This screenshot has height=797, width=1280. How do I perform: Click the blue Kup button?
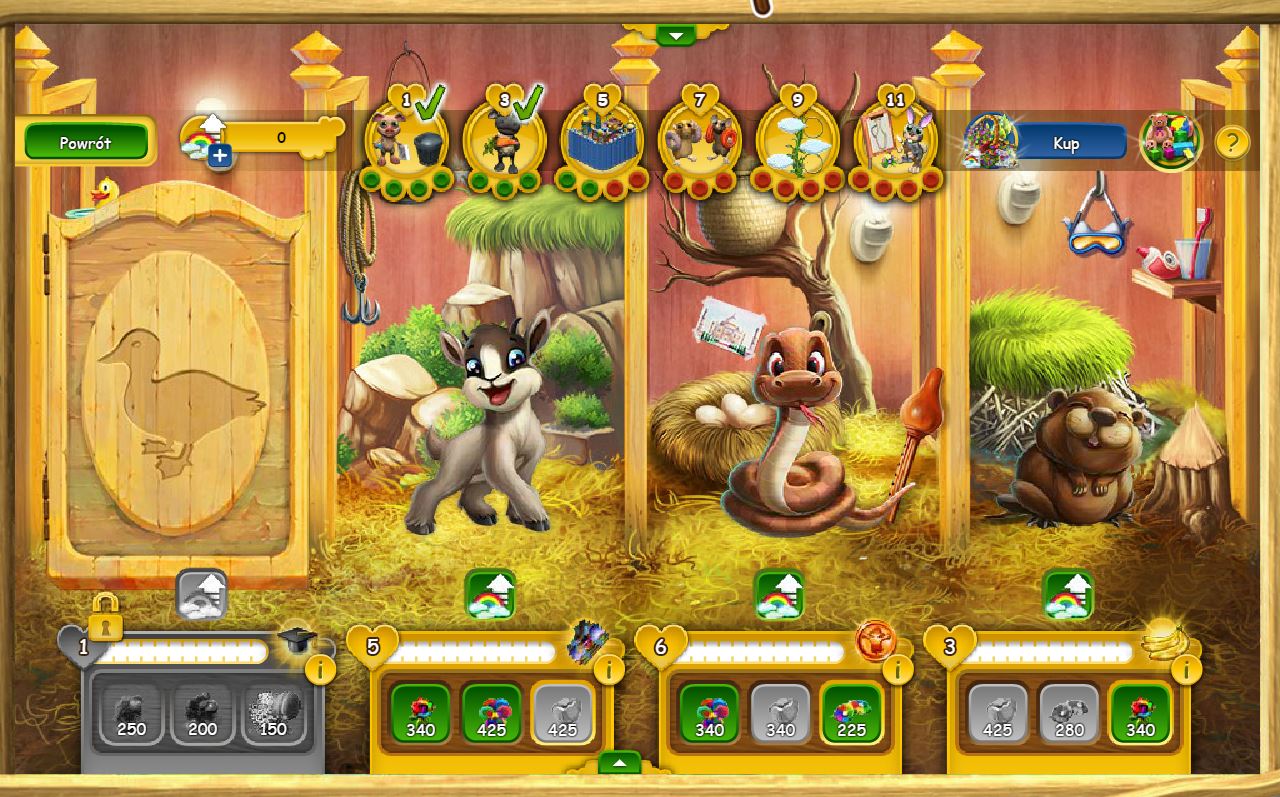coord(1066,143)
